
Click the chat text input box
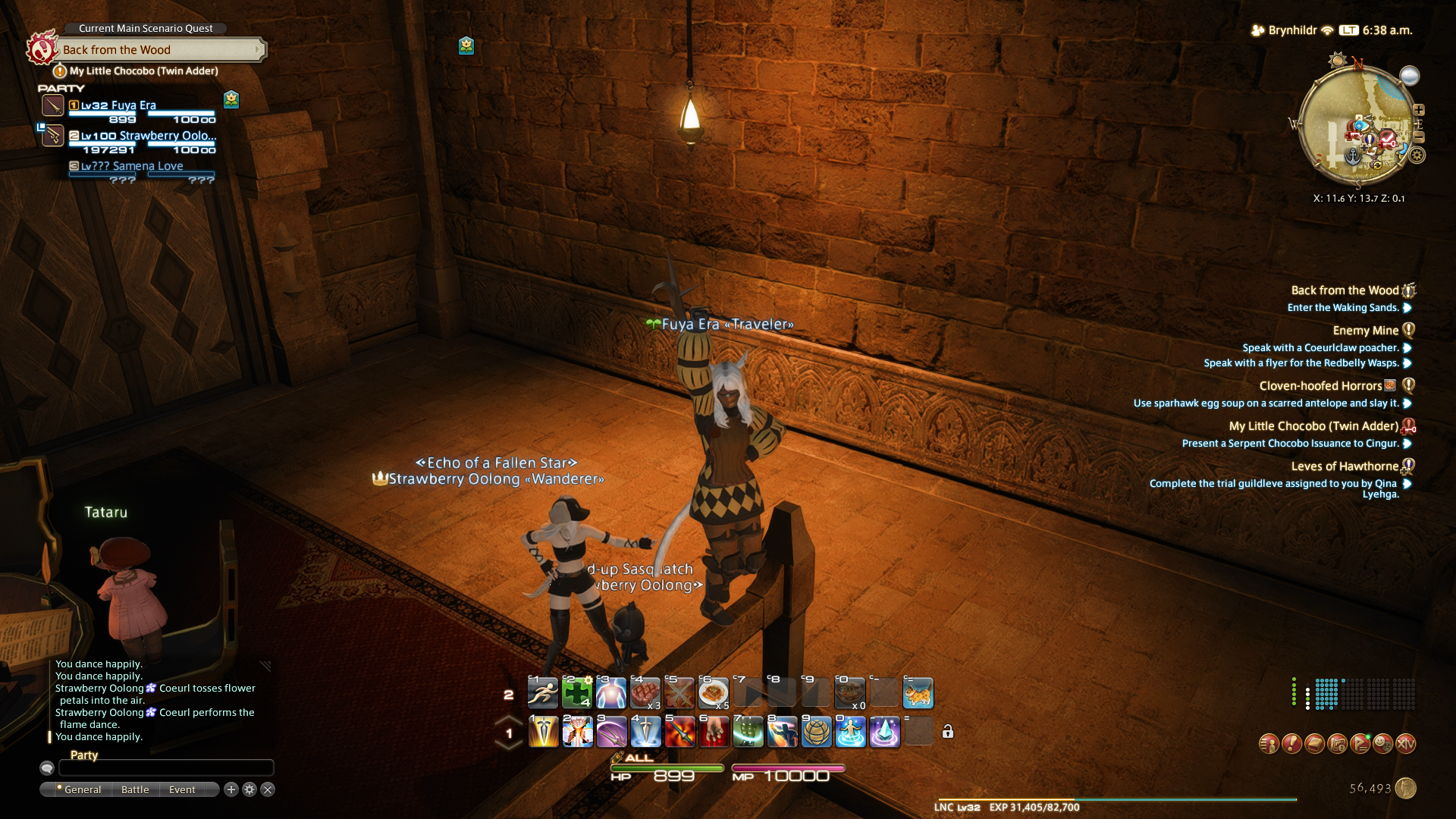click(166, 768)
